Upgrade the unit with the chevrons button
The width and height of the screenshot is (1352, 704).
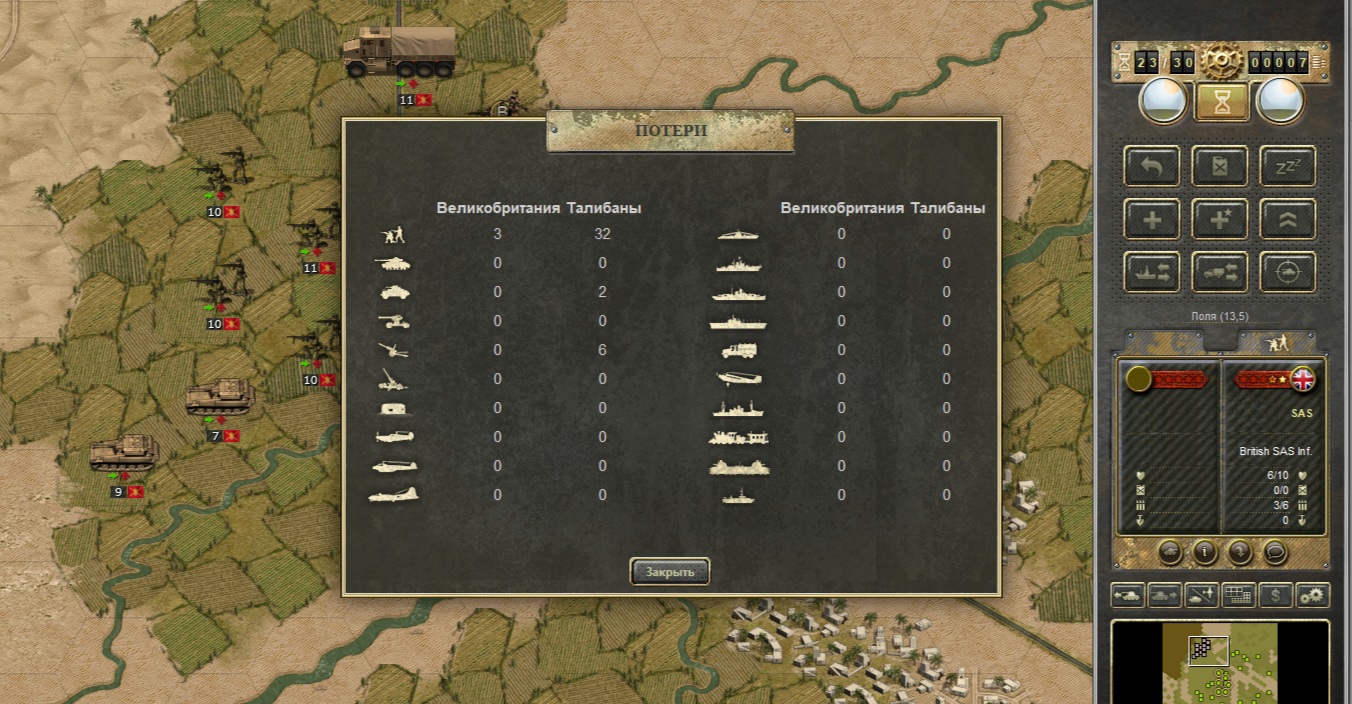click(x=1287, y=219)
